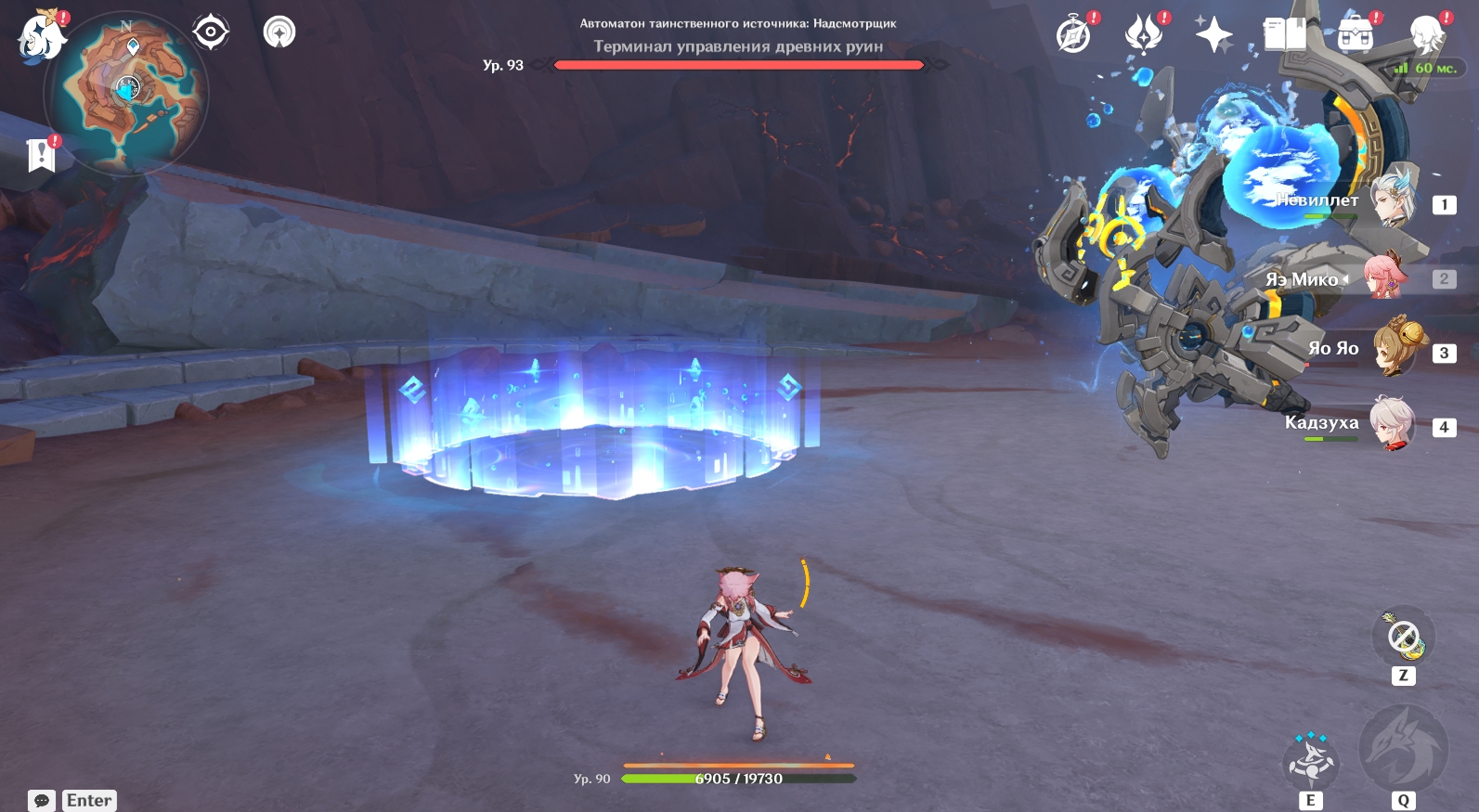Screen dimensions: 1479x812
Task: Open the wish star icon
Action: [x=1213, y=35]
